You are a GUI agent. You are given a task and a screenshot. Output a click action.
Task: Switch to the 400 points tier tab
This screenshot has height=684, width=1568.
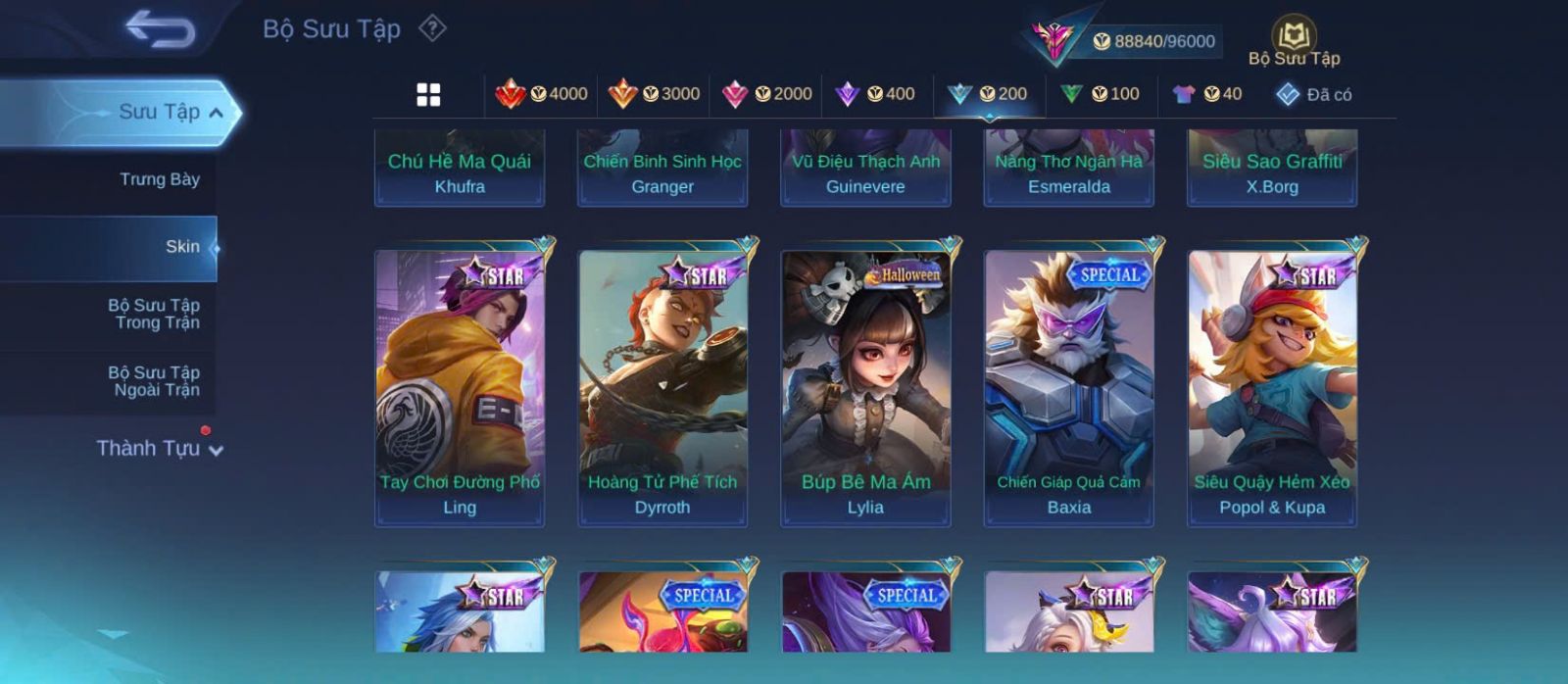(x=875, y=94)
